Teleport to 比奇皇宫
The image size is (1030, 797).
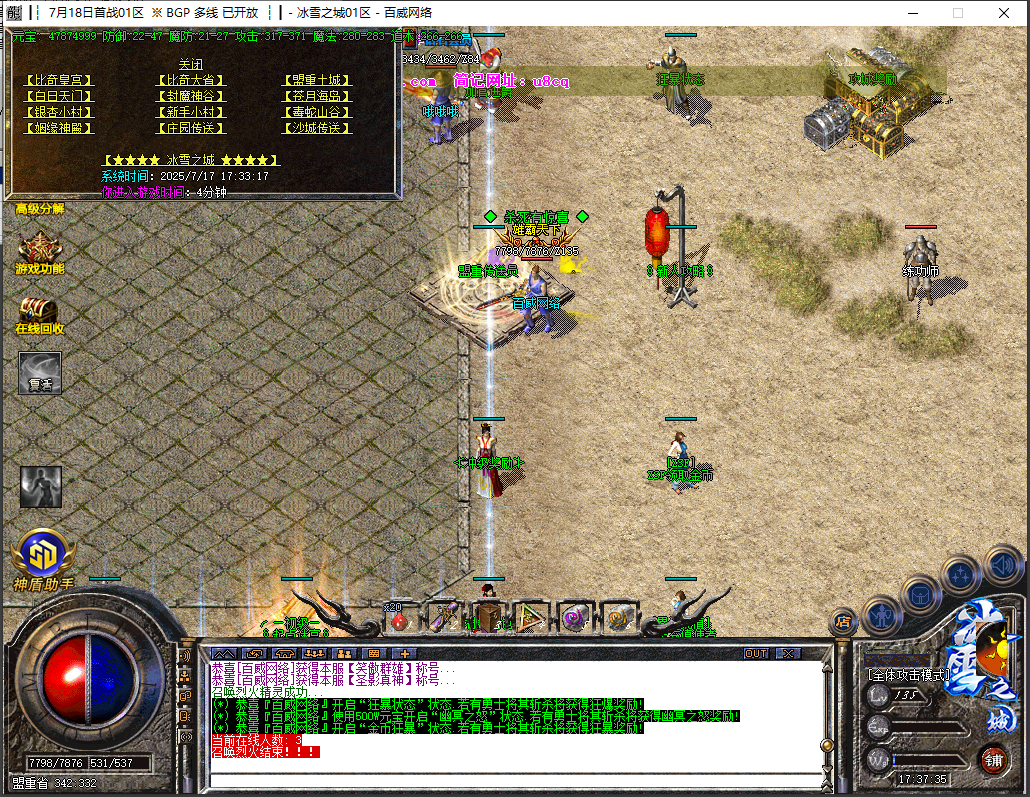(57, 80)
